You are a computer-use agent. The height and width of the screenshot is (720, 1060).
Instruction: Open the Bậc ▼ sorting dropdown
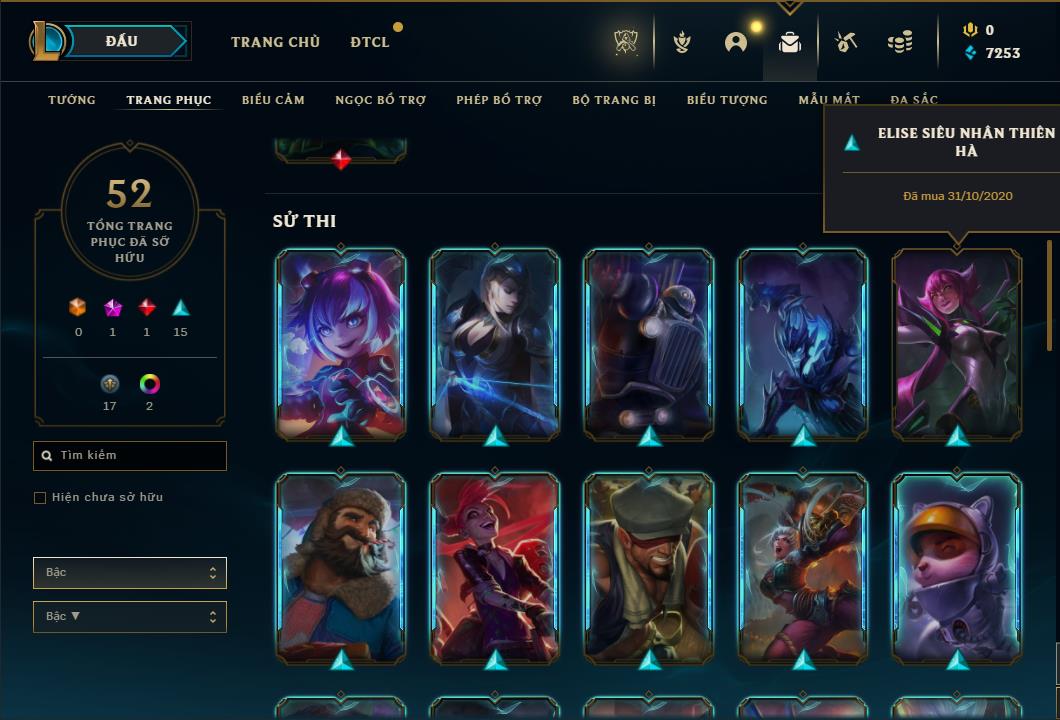[x=130, y=617]
